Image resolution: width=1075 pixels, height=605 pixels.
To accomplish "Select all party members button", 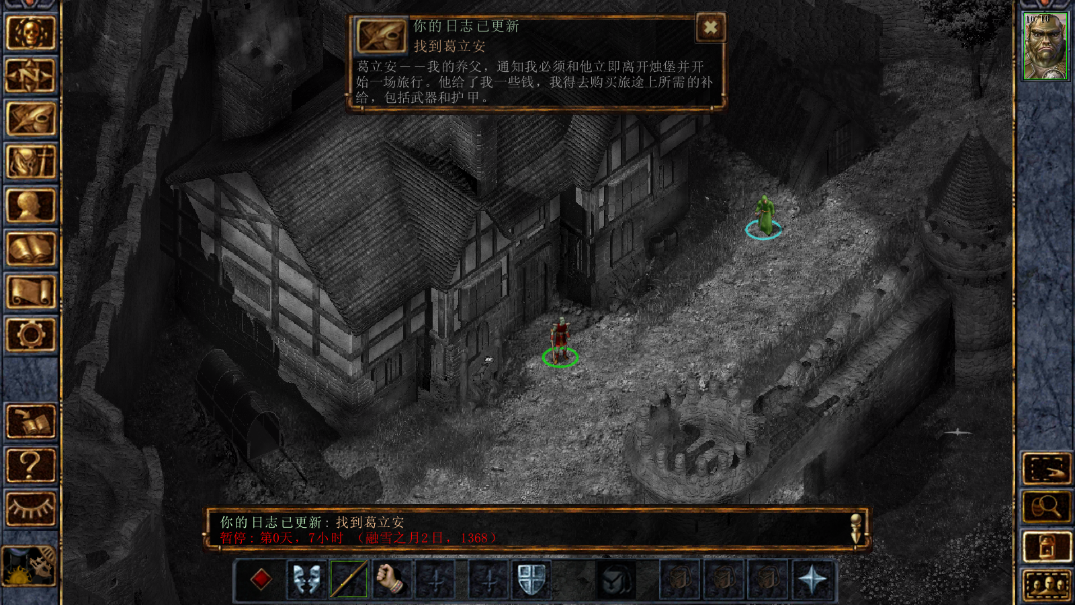I will pyautogui.click(x=1046, y=587).
